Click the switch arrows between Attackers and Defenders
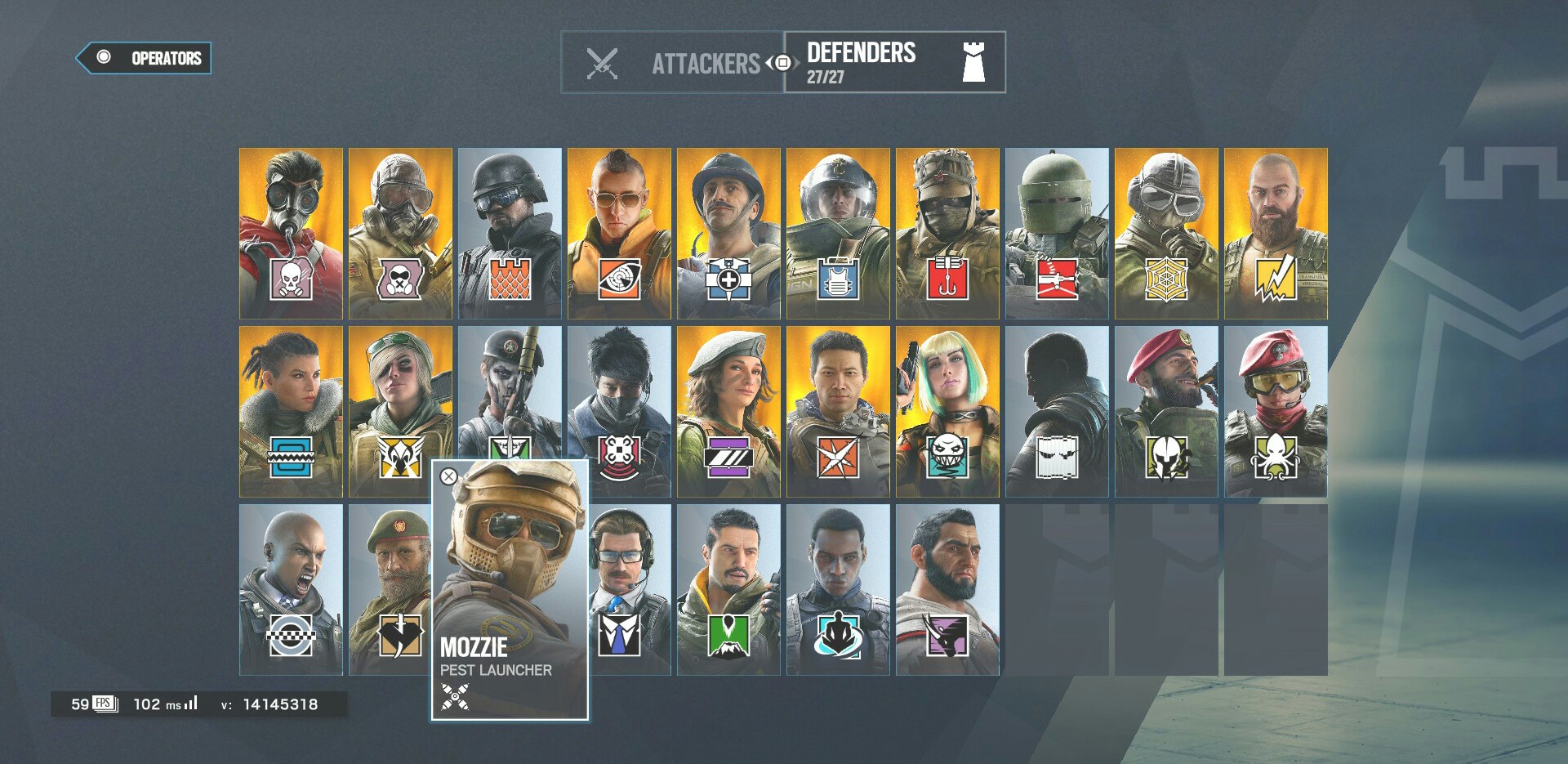This screenshot has height=764, width=1568. (780, 61)
